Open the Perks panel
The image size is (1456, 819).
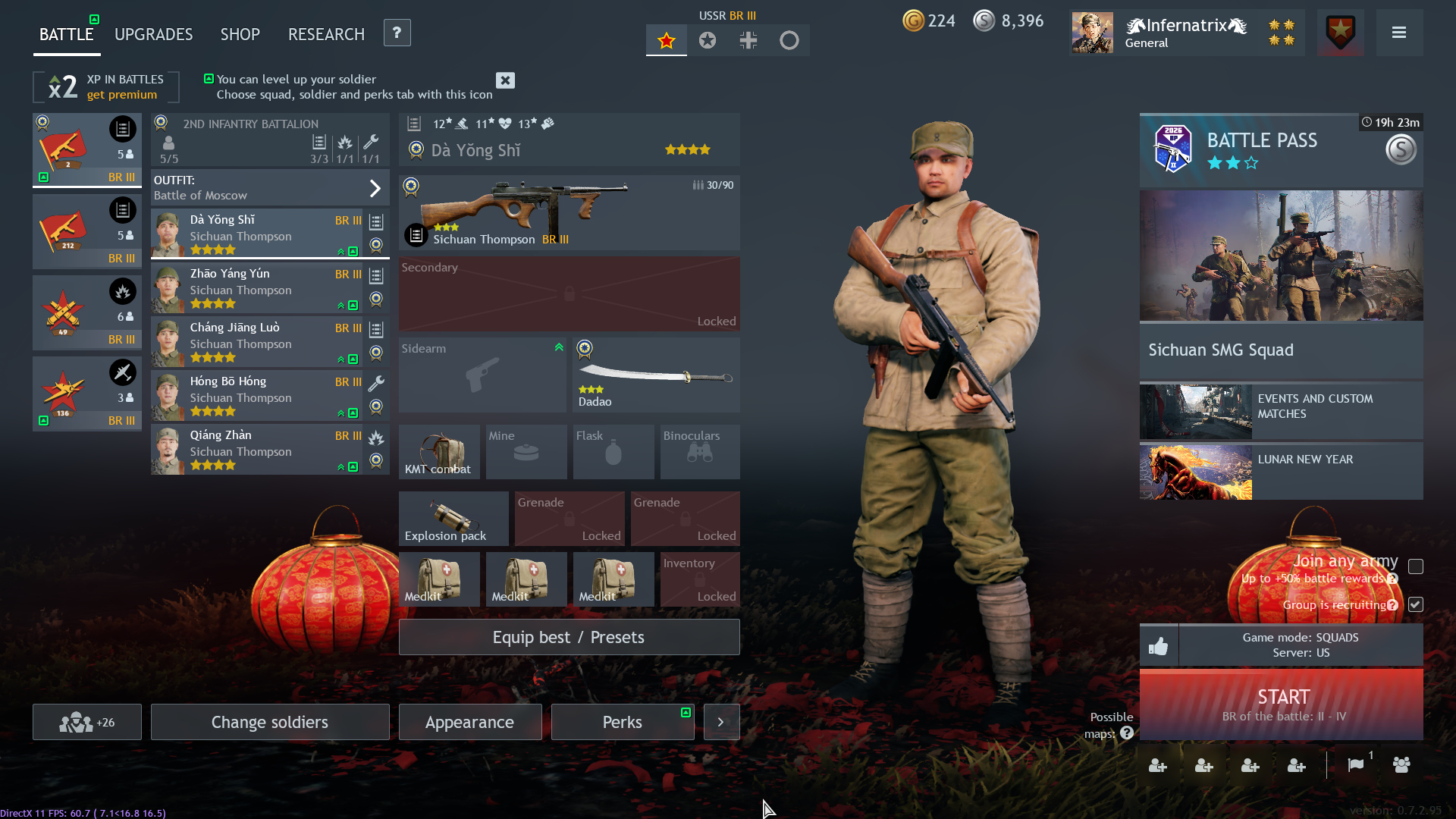[622, 722]
